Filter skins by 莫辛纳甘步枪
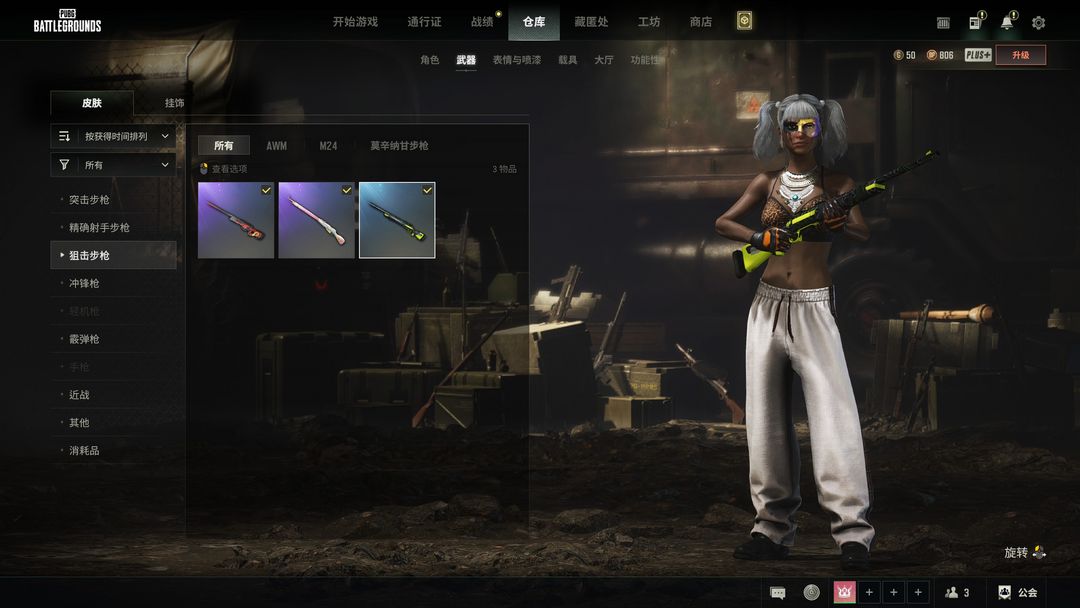The height and width of the screenshot is (608, 1080). click(x=399, y=146)
